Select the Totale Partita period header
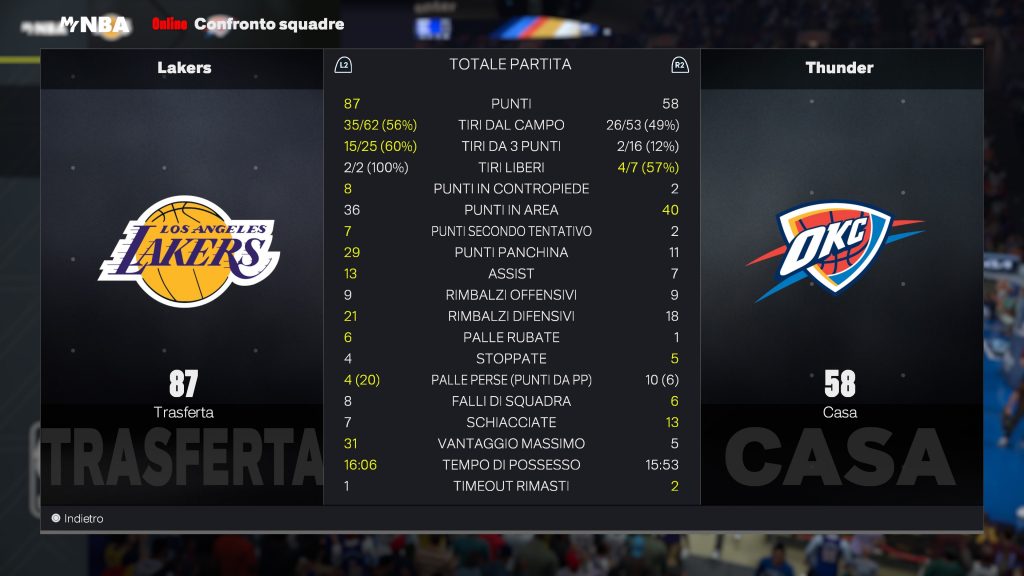 tap(510, 65)
